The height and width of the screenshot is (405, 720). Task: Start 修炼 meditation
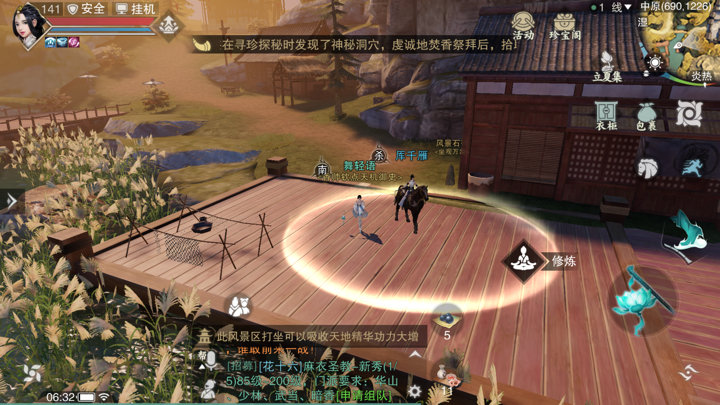[521, 261]
